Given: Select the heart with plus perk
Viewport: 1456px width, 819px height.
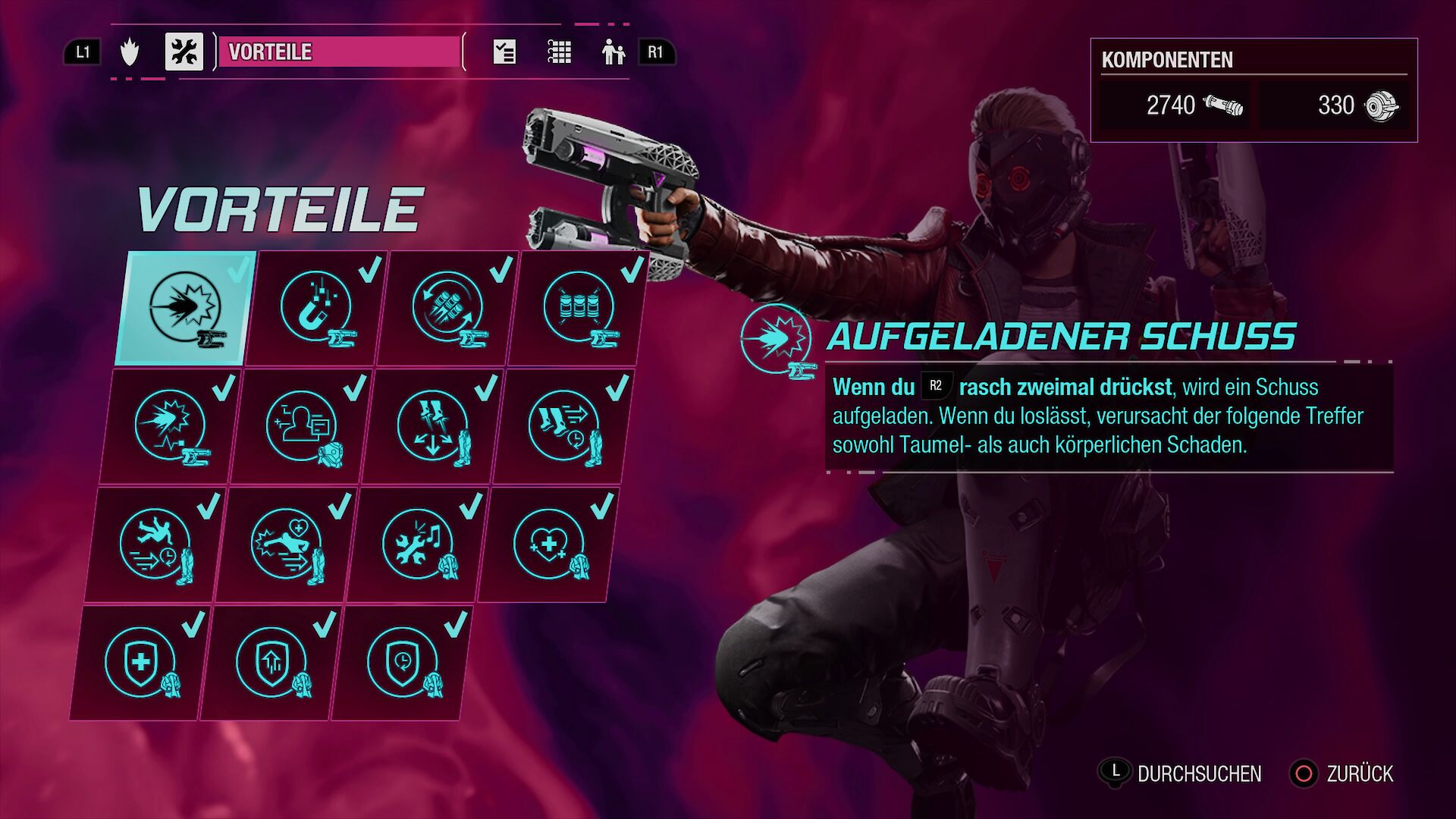Looking at the screenshot, I should coord(548,544).
